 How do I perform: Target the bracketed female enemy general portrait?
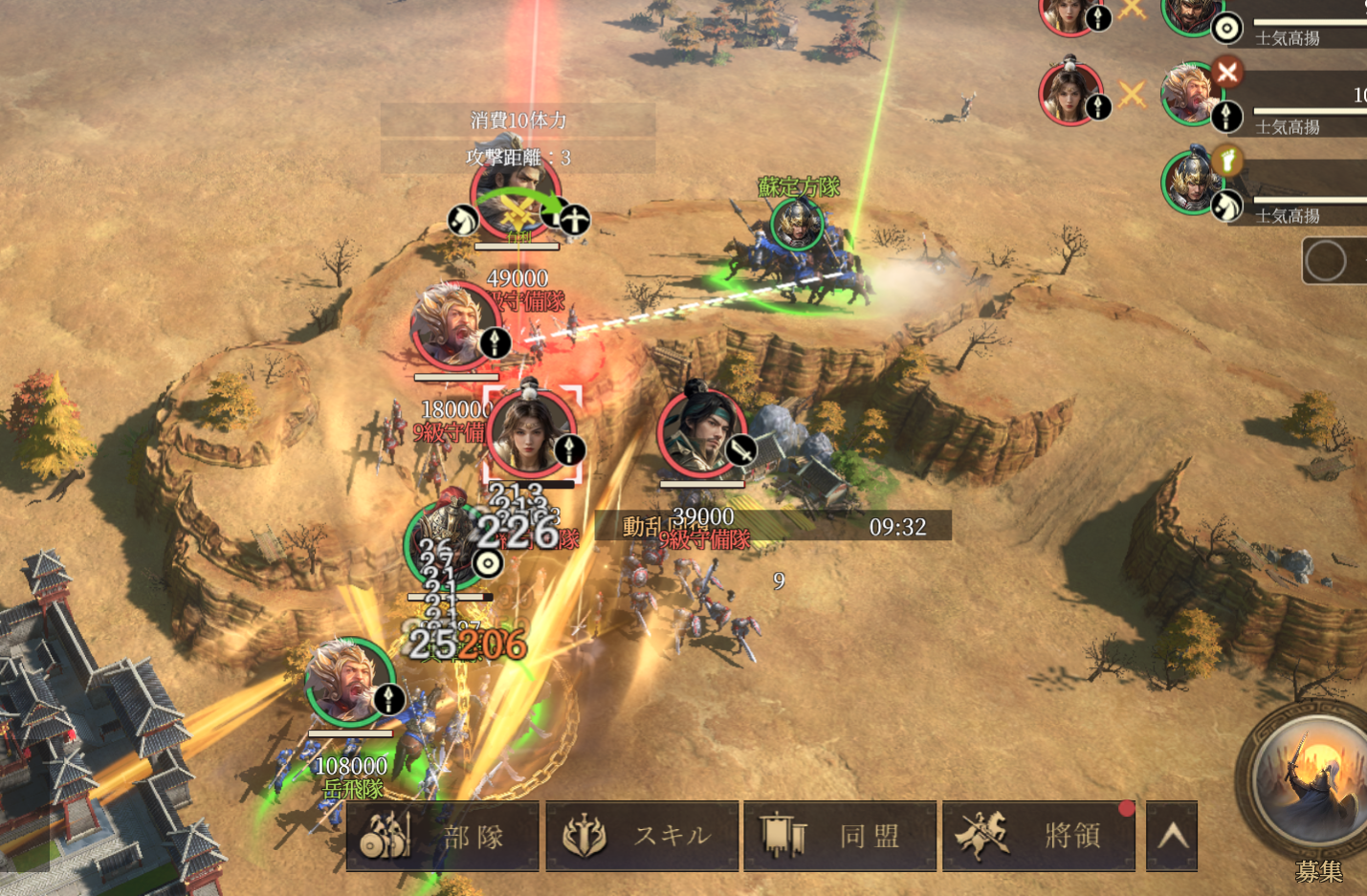point(530,434)
